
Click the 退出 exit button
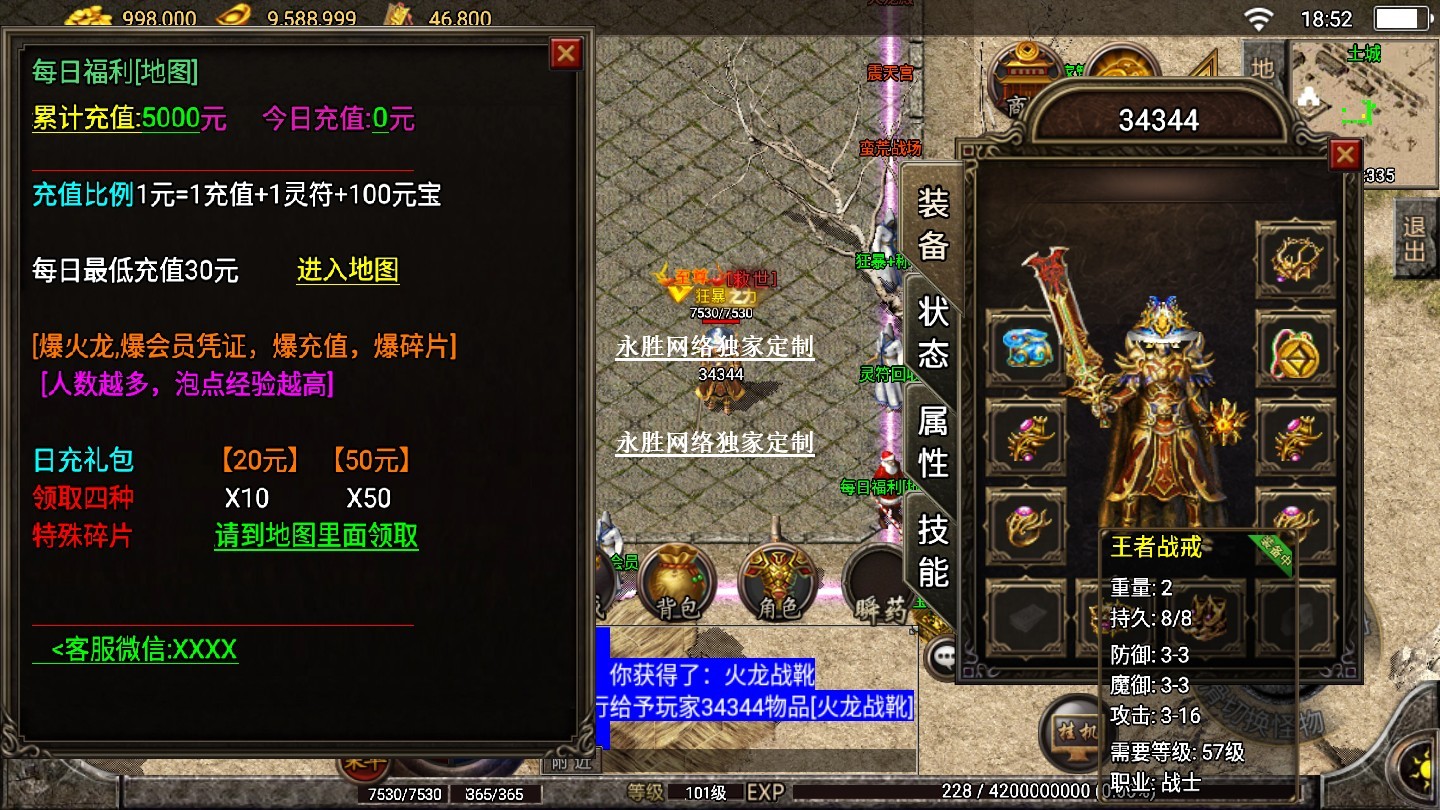pos(1414,238)
